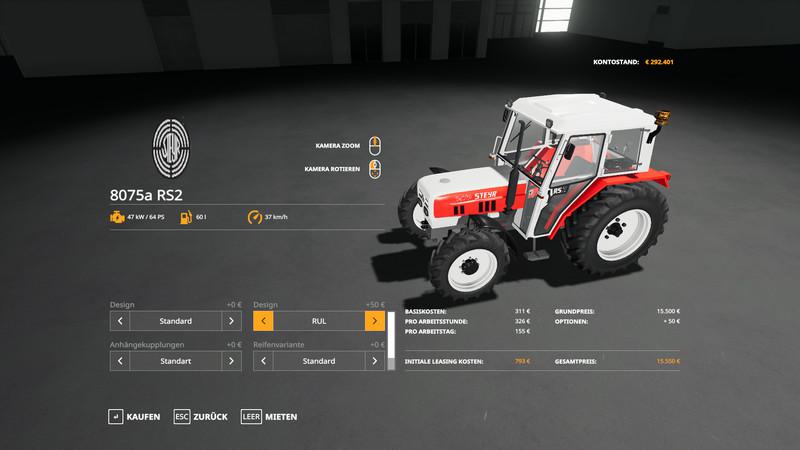Lease the tractor with the MIETEN button
The height and width of the screenshot is (450, 800).
[269, 416]
